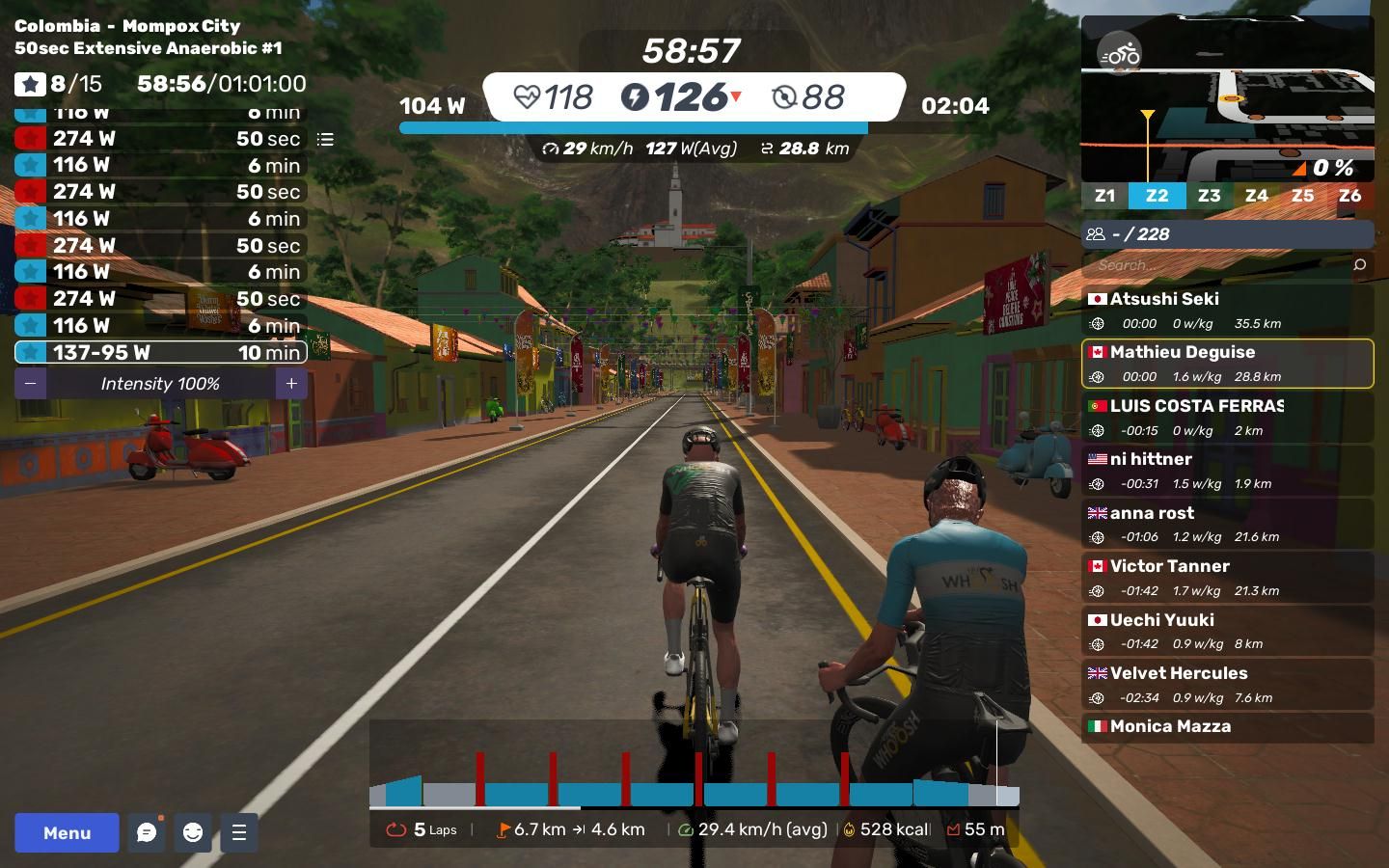This screenshot has height=868, width=1389.
Task: Switch to the Z1 zone tab
Action: (1104, 196)
